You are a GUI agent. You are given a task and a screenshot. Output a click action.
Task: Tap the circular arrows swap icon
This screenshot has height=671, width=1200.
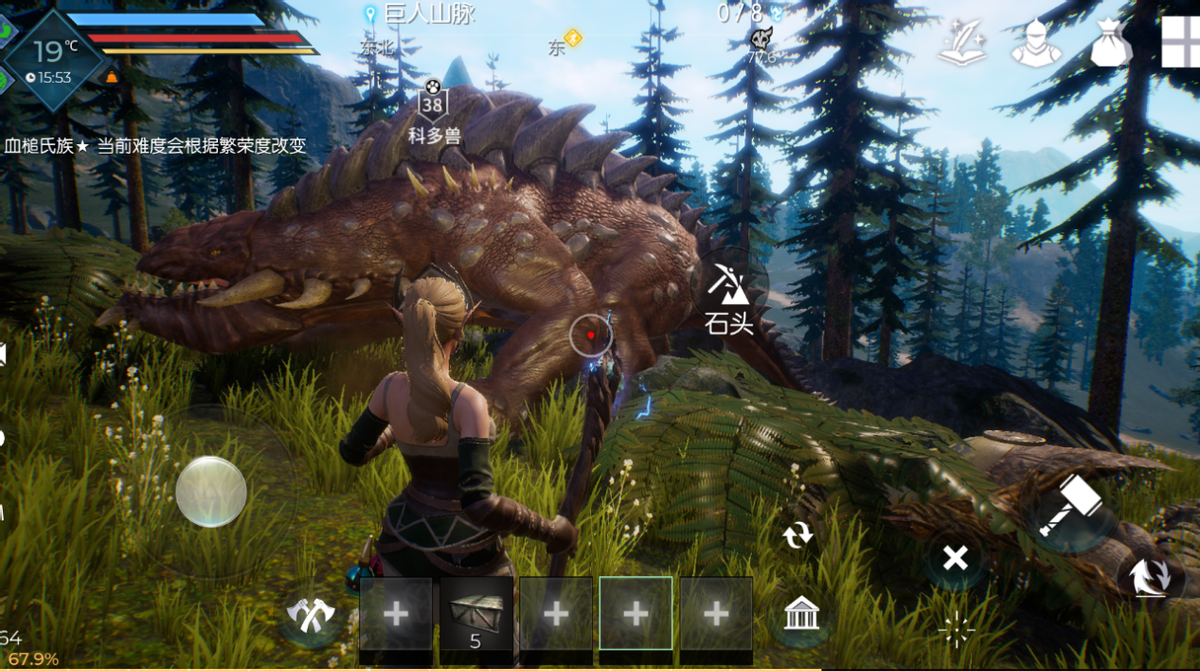pos(798,536)
